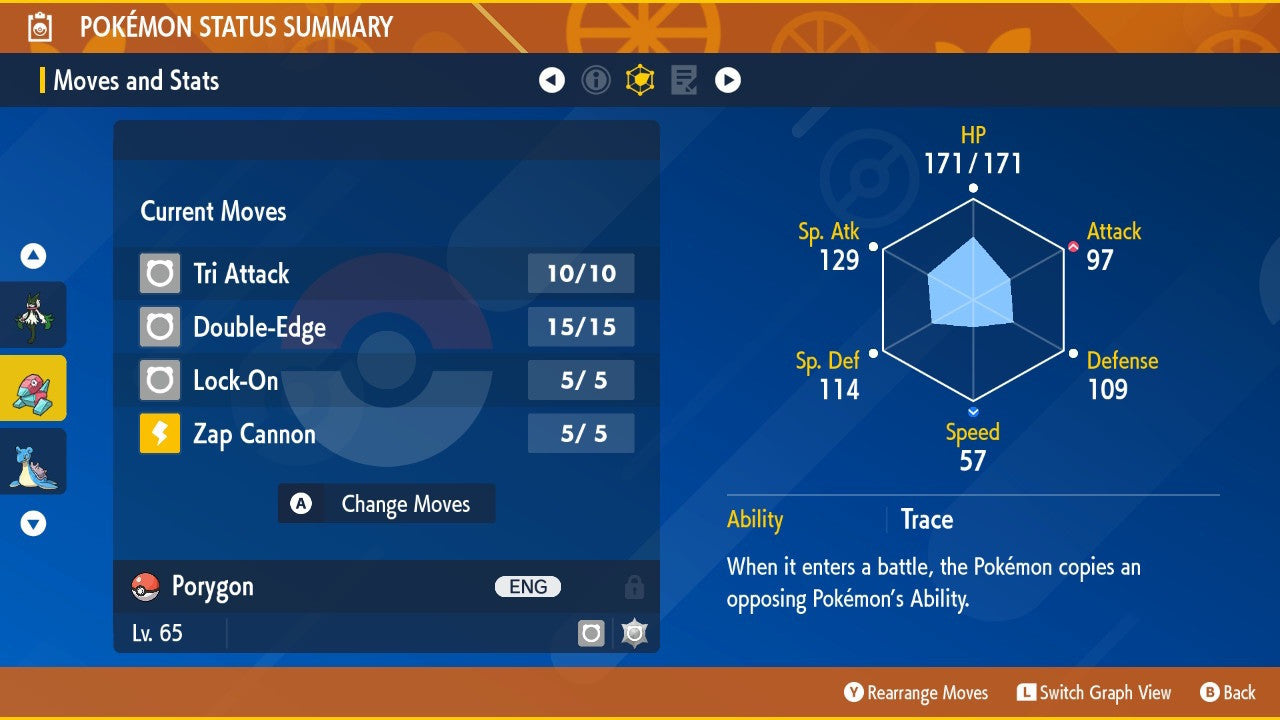Viewport: 1280px width, 720px height.
Task: Show the previous Pokémon with up arrow
Action: [33, 257]
